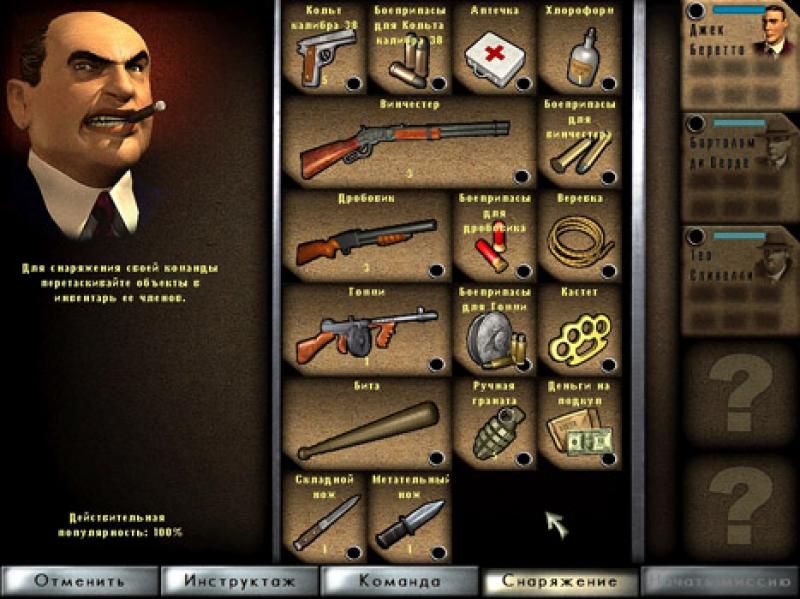
Task: Click the Отменить button
Action: click(x=80, y=581)
